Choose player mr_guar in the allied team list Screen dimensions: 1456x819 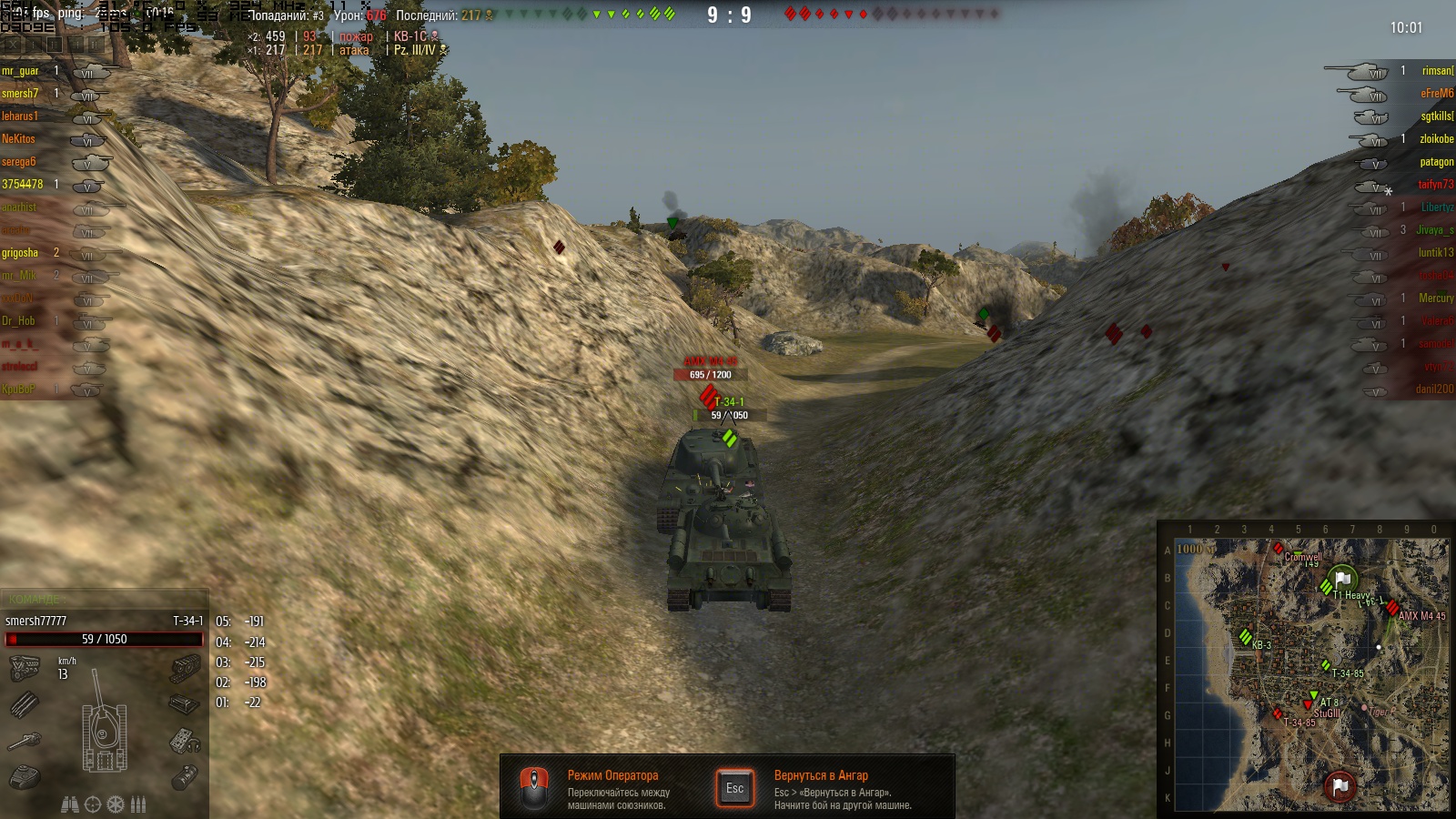click(x=20, y=71)
